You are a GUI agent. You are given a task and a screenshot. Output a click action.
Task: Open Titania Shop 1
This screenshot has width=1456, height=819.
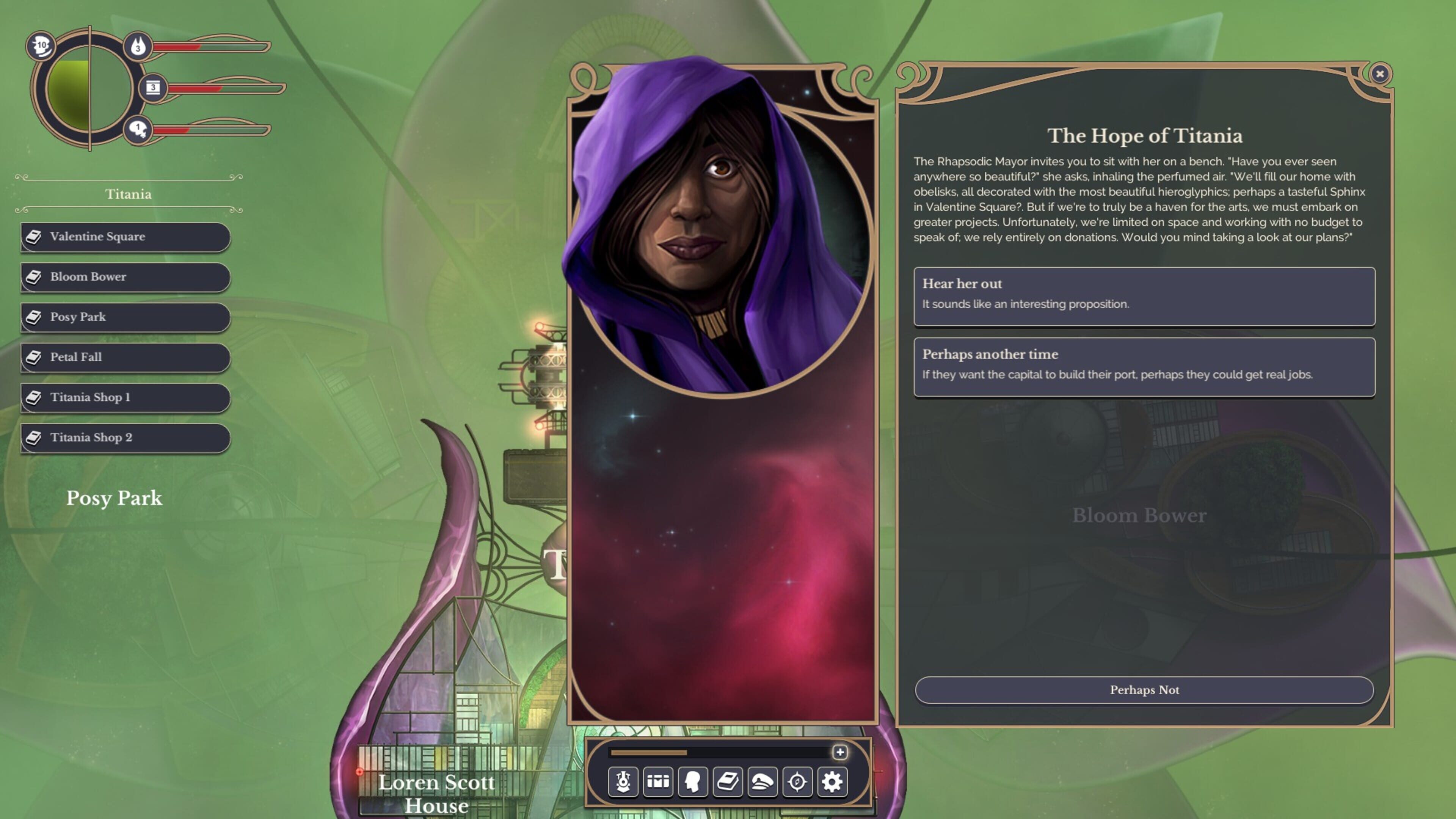click(126, 397)
